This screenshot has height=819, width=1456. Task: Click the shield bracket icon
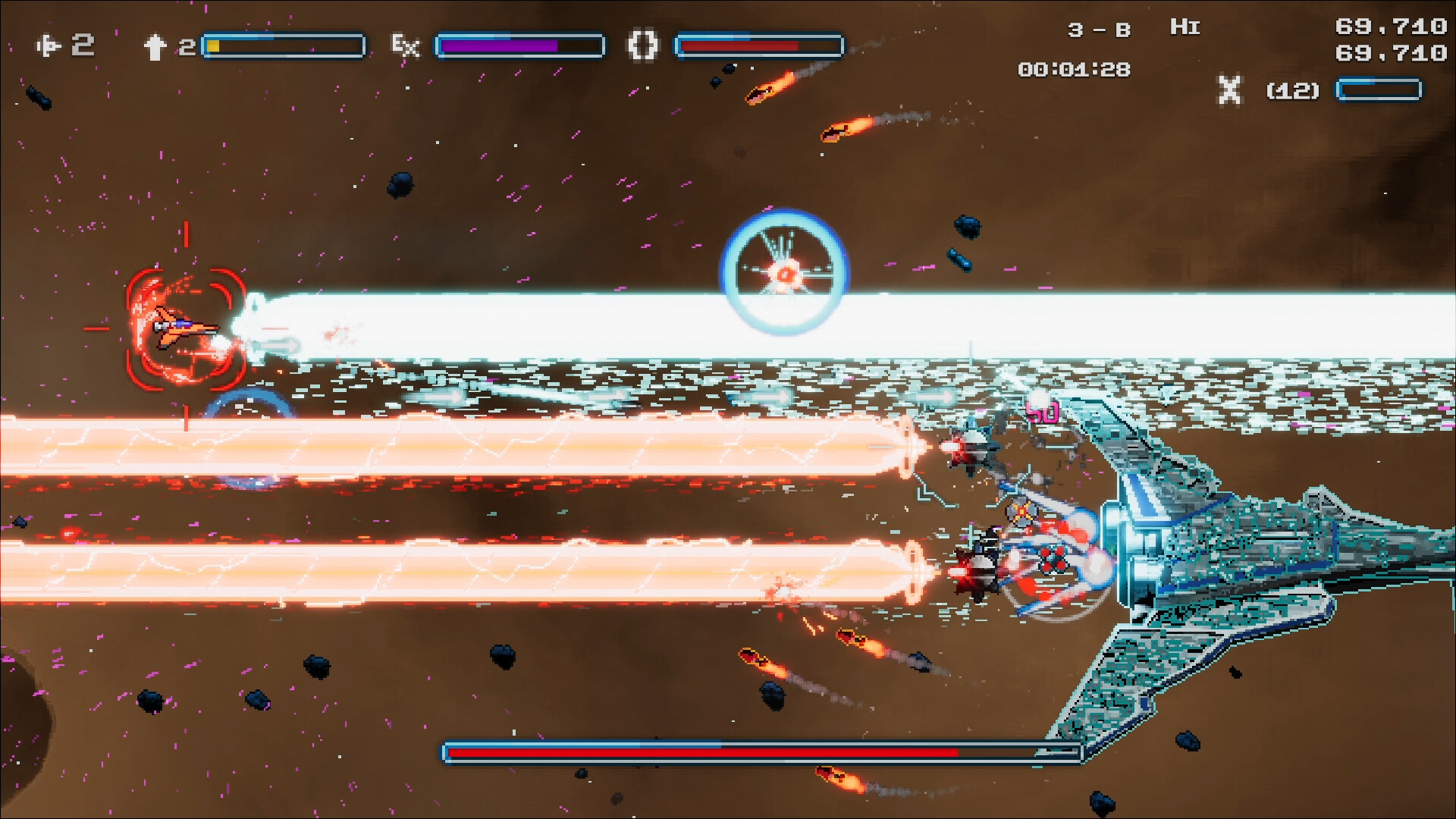point(642,45)
